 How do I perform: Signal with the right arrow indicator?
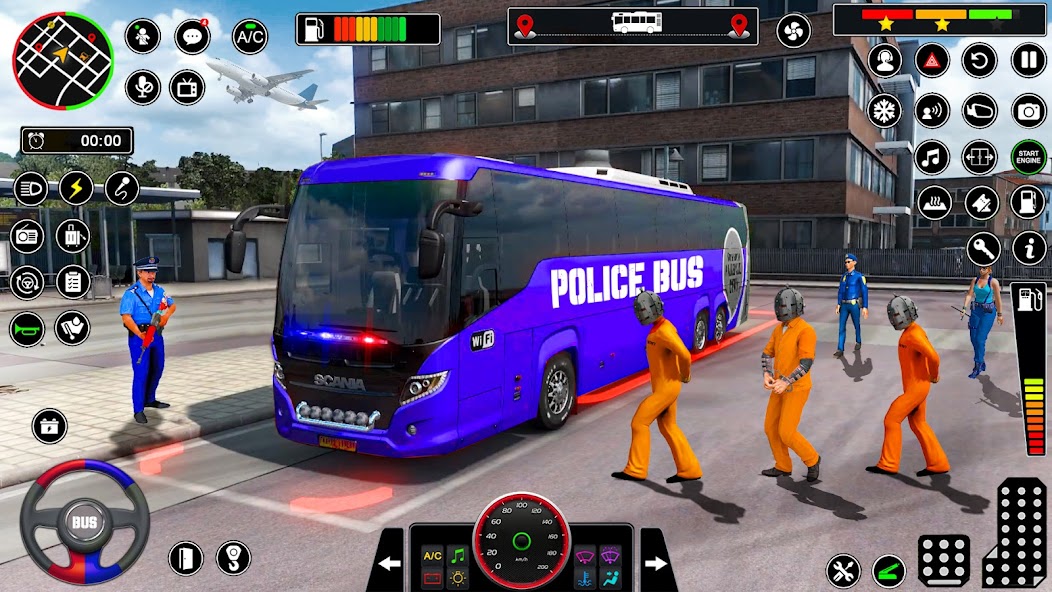tap(657, 563)
